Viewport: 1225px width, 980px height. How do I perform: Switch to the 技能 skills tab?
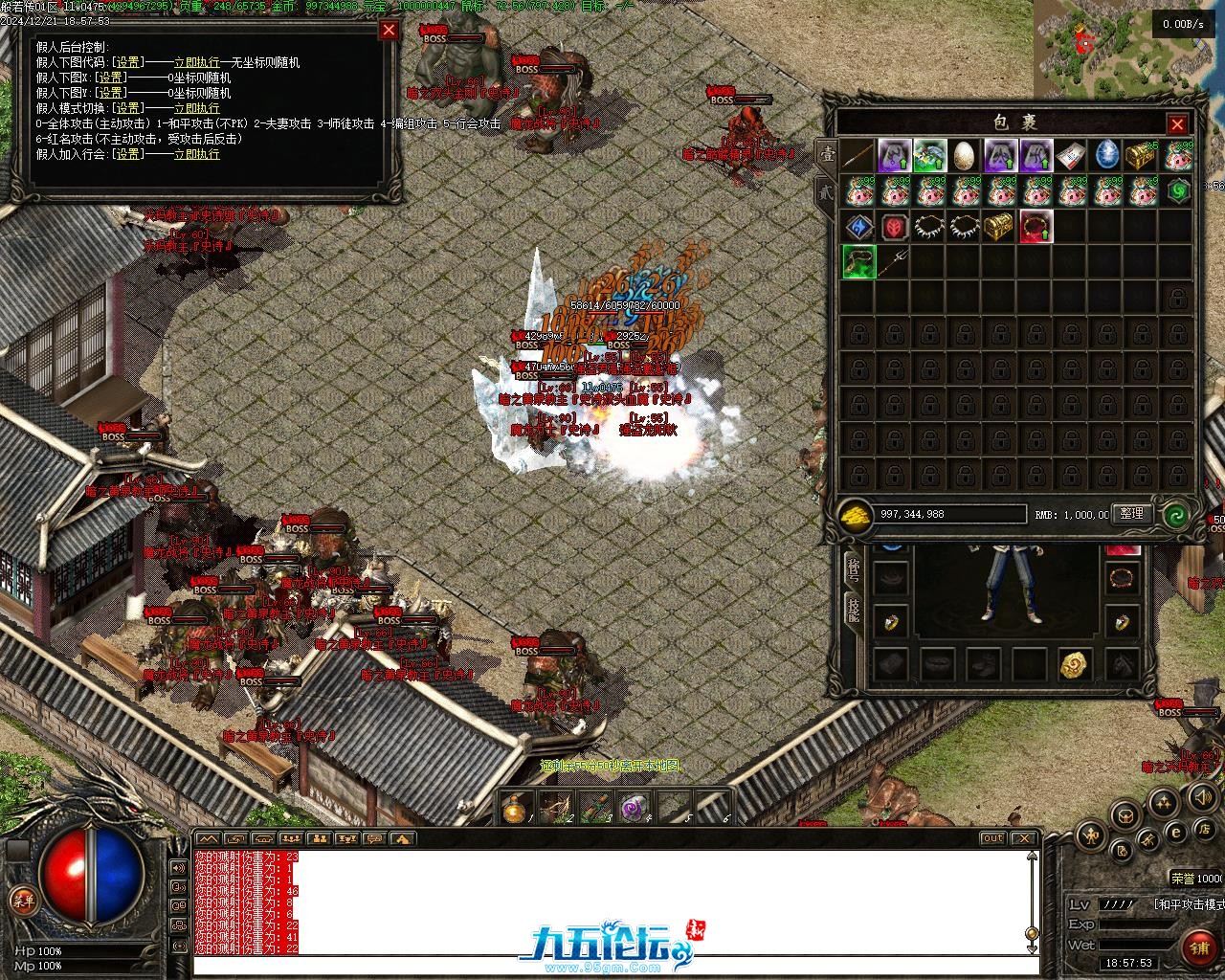coord(851,609)
